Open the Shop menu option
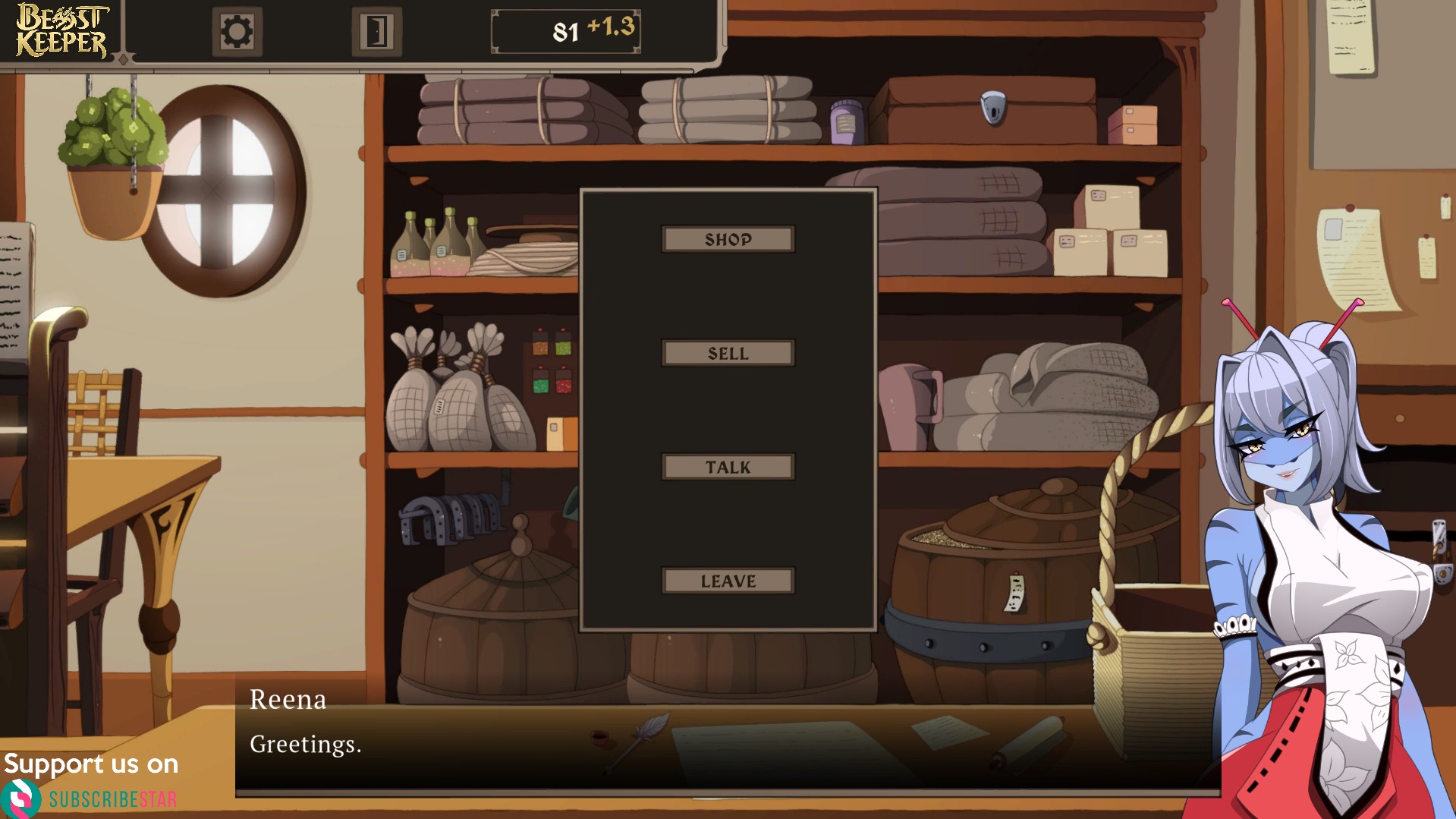 728,239
